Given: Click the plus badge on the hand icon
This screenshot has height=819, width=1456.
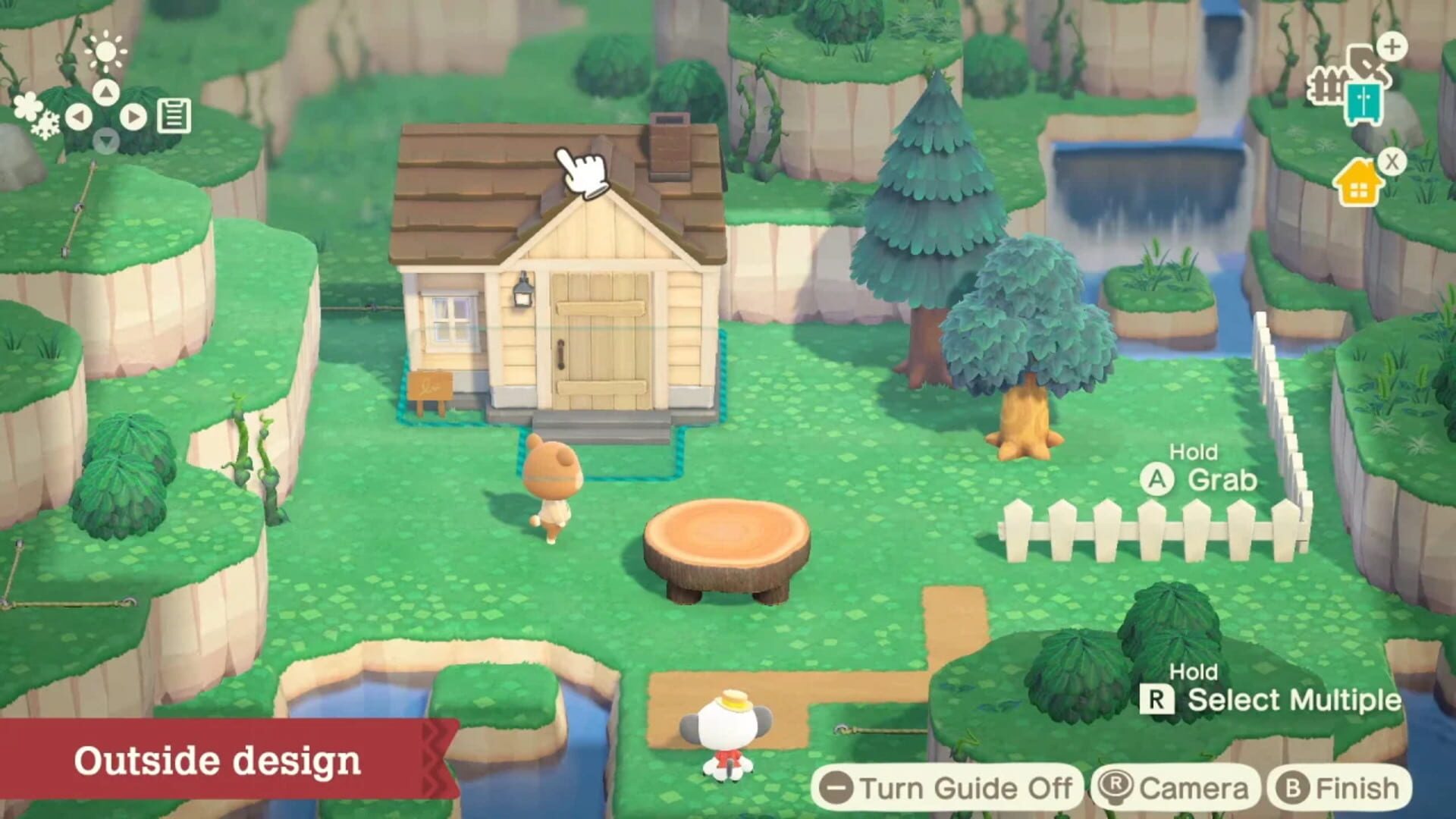Looking at the screenshot, I should 1392,49.
